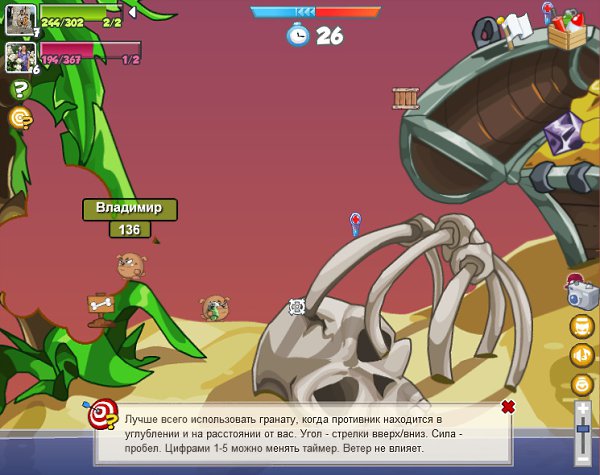Click the round button below the music note
The image size is (600, 475).
tap(582, 384)
